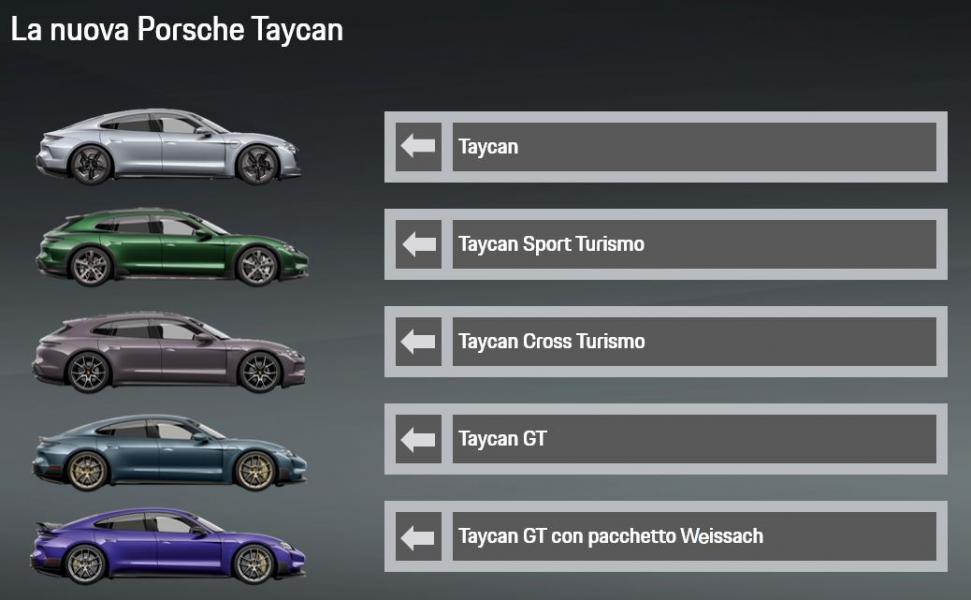This screenshot has width=971, height=600.
Task: Pick the blue-grey Taycan GT car image
Action: 168,453
